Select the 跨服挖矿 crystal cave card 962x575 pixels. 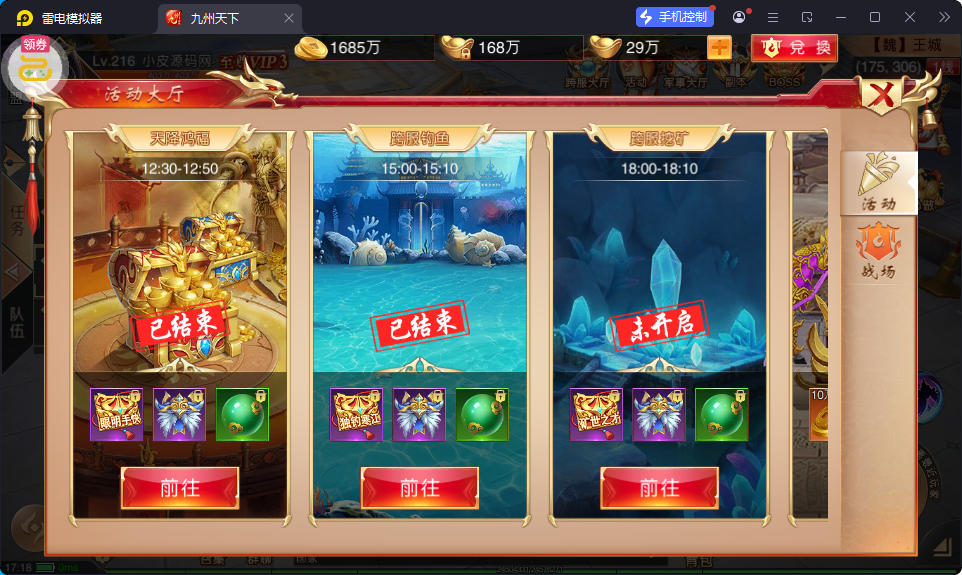[660, 270]
